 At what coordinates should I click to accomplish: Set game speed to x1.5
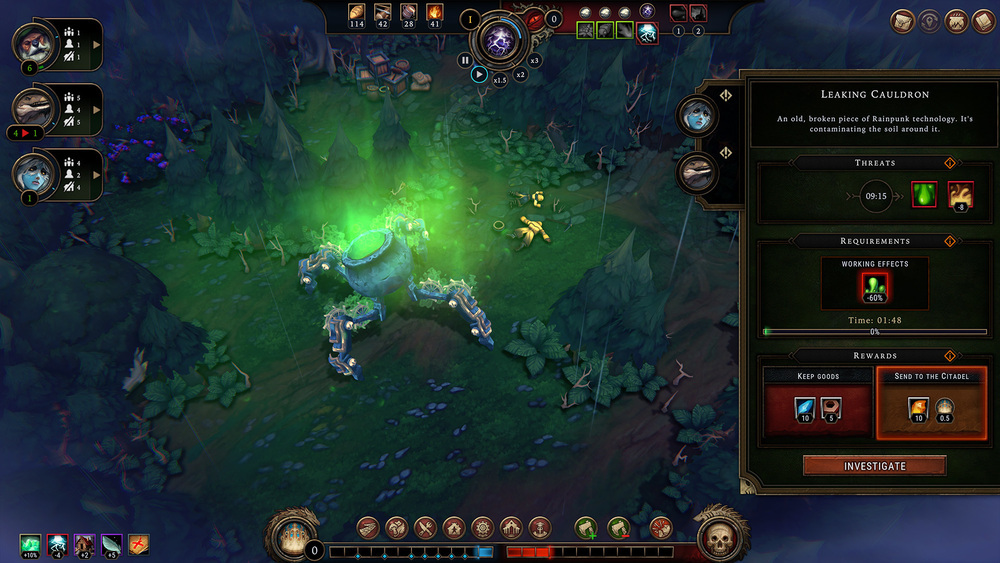(500, 80)
